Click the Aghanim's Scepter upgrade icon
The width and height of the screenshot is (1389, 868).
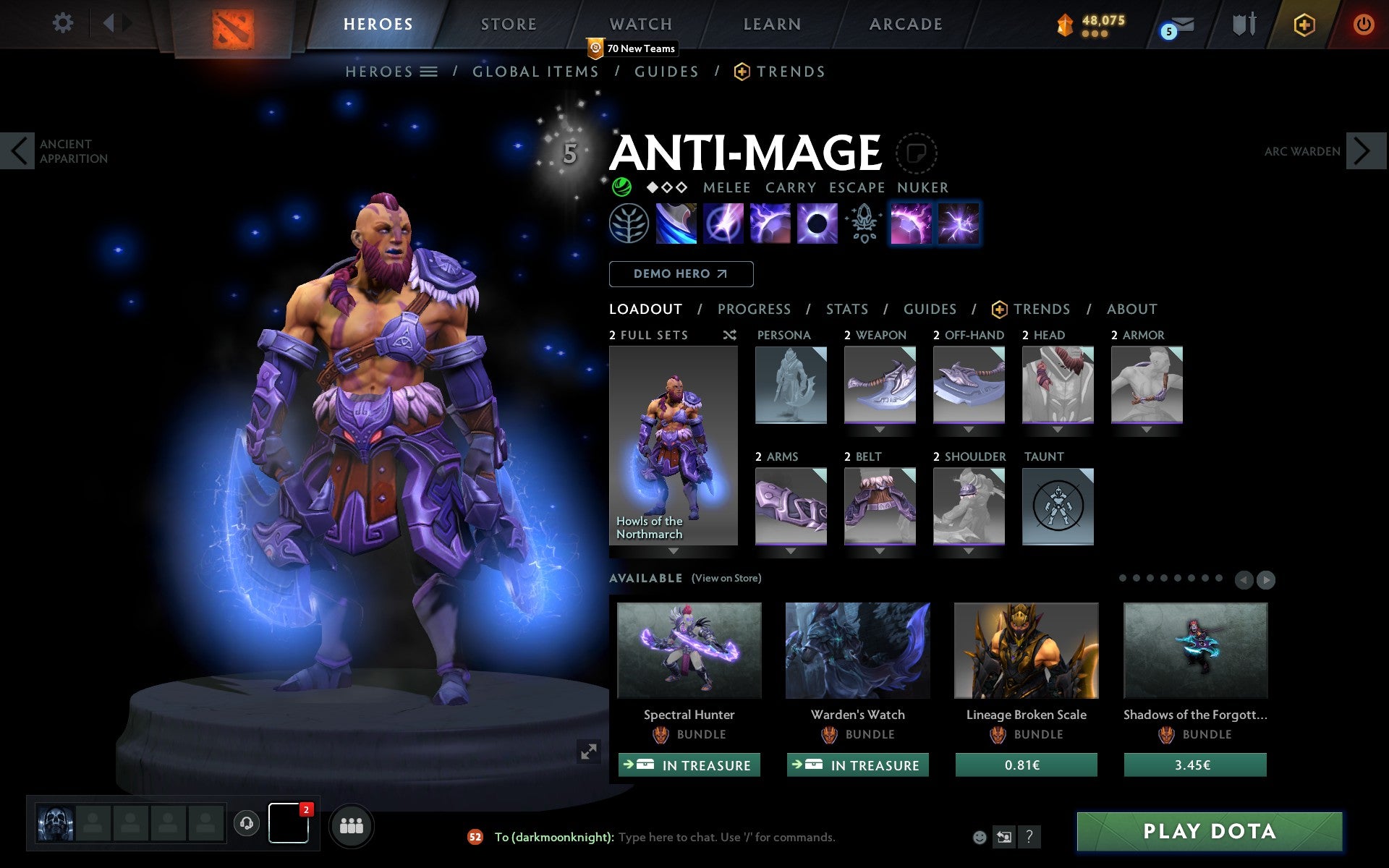point(863,223)
